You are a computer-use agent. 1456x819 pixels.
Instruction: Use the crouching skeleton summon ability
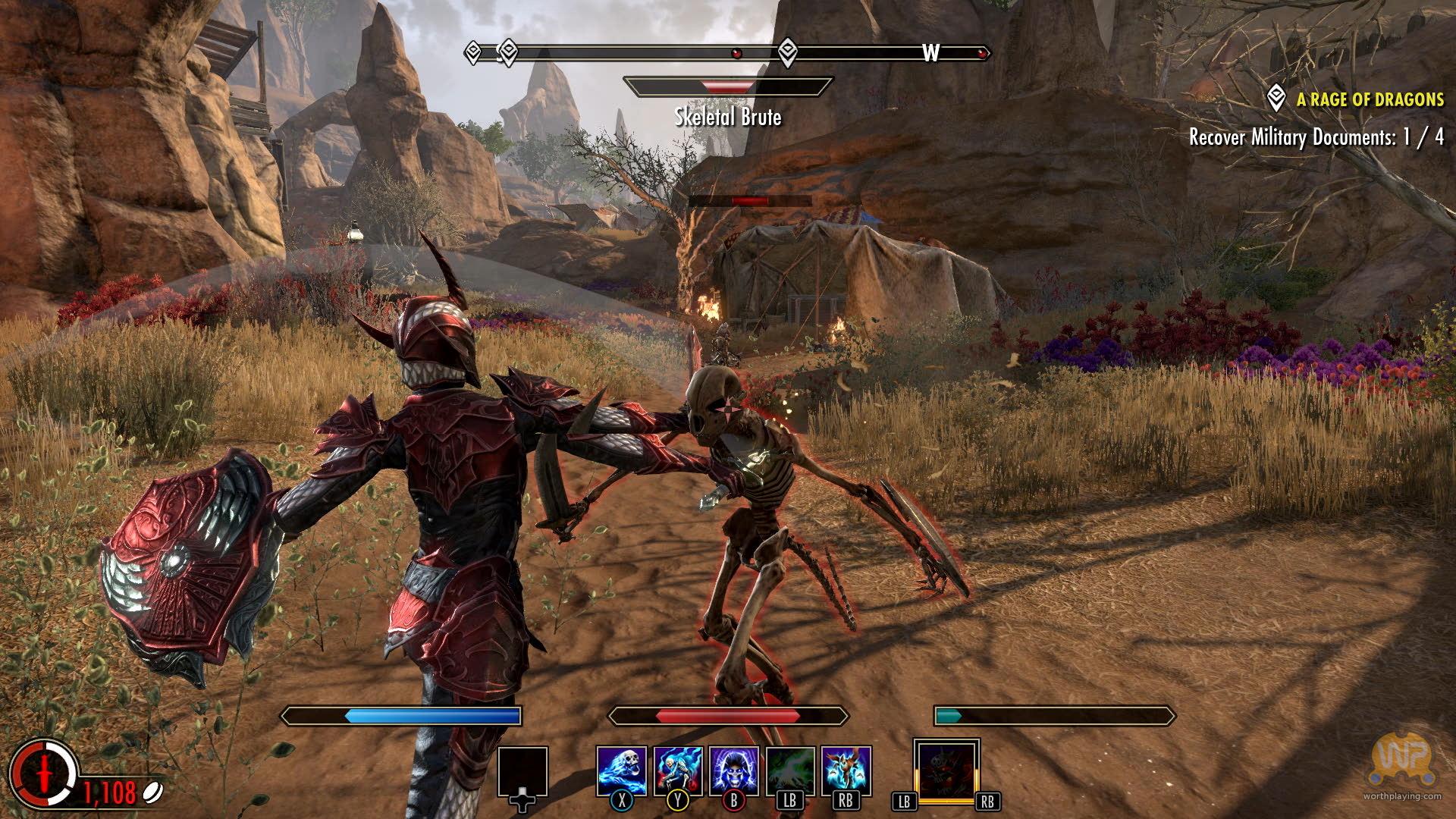click(678, 770)
